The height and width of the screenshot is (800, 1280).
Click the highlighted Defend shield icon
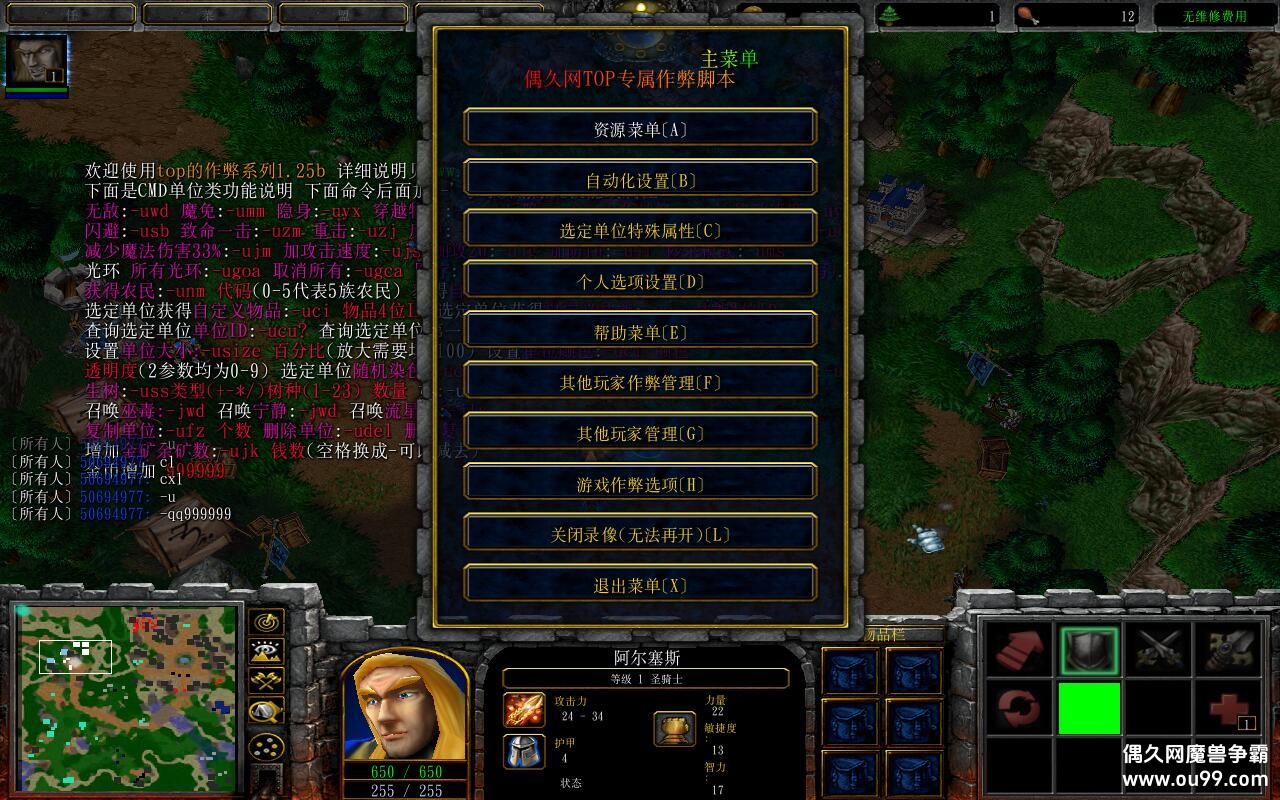1089,647
